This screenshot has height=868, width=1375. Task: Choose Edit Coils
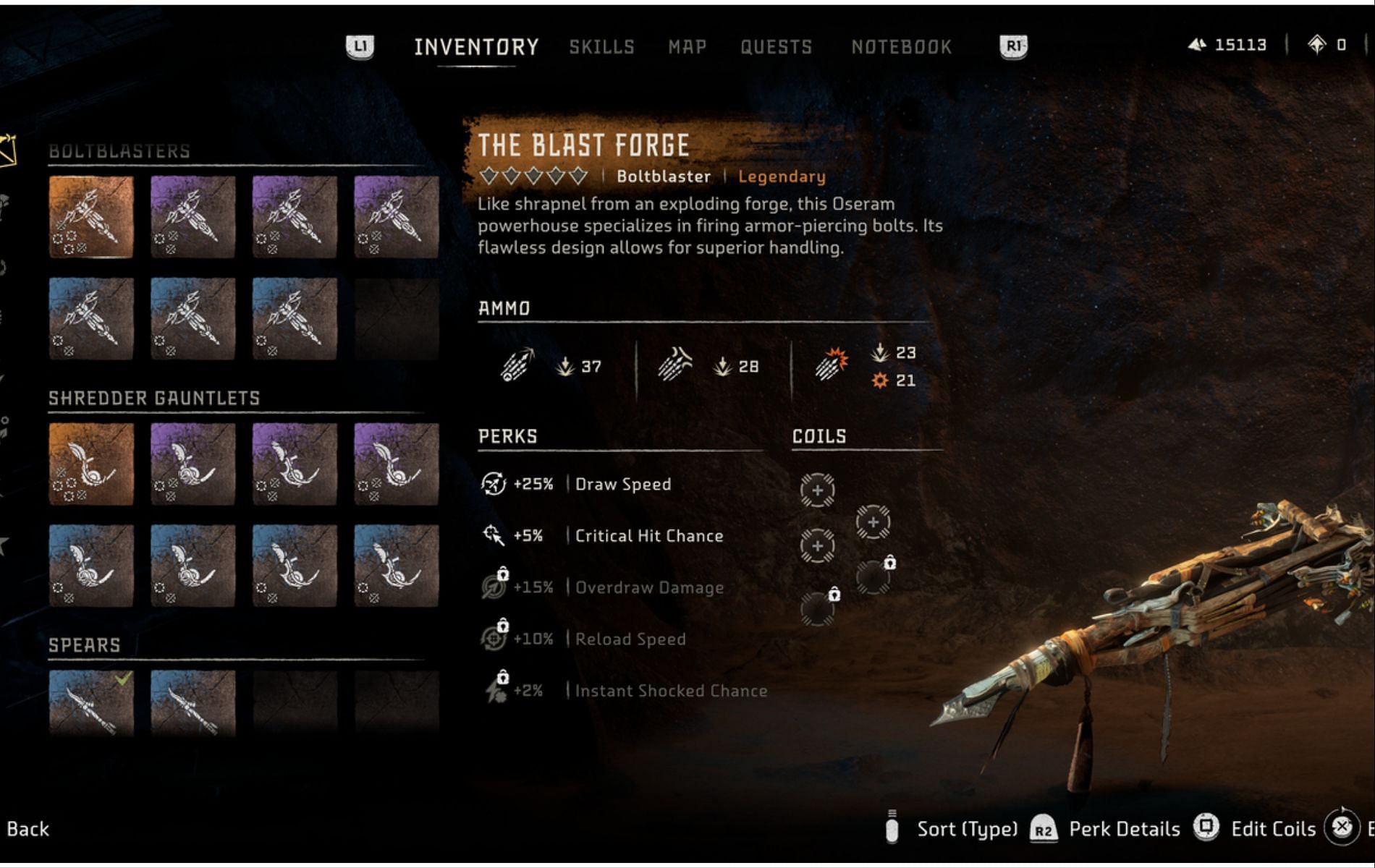click(1273, 829)
